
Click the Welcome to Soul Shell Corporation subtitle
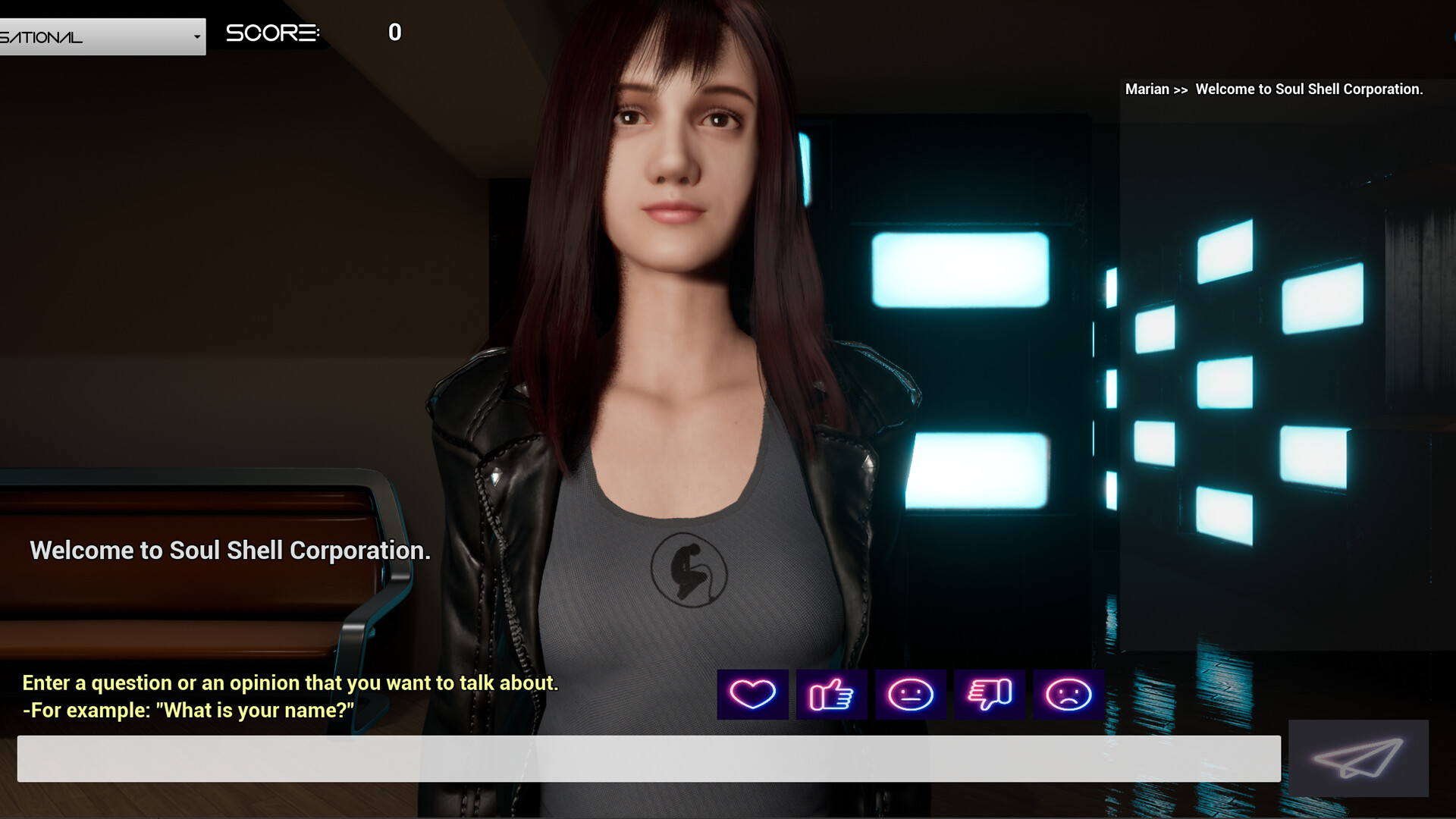tap(229, 550)
